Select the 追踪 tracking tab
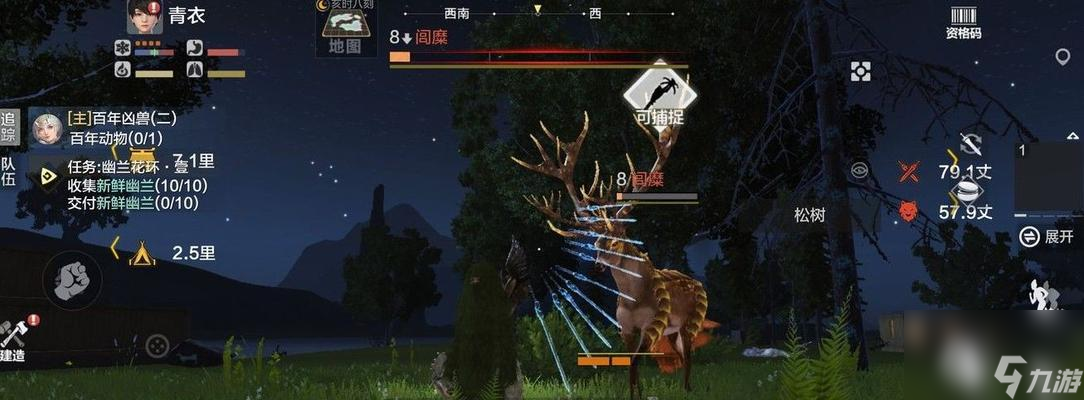 point(9,126)
